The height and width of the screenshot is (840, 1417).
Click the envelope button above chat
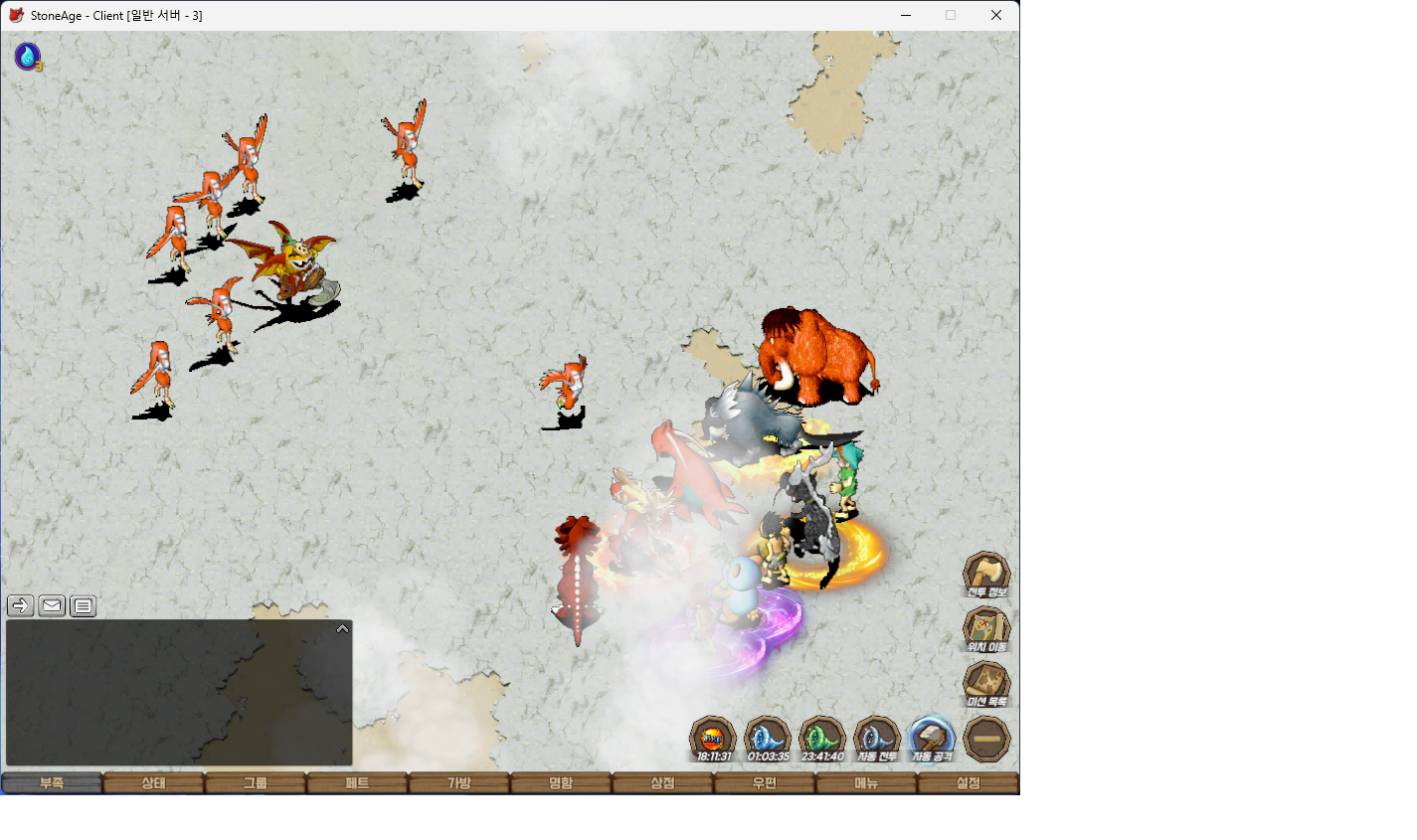pos(52,605)
